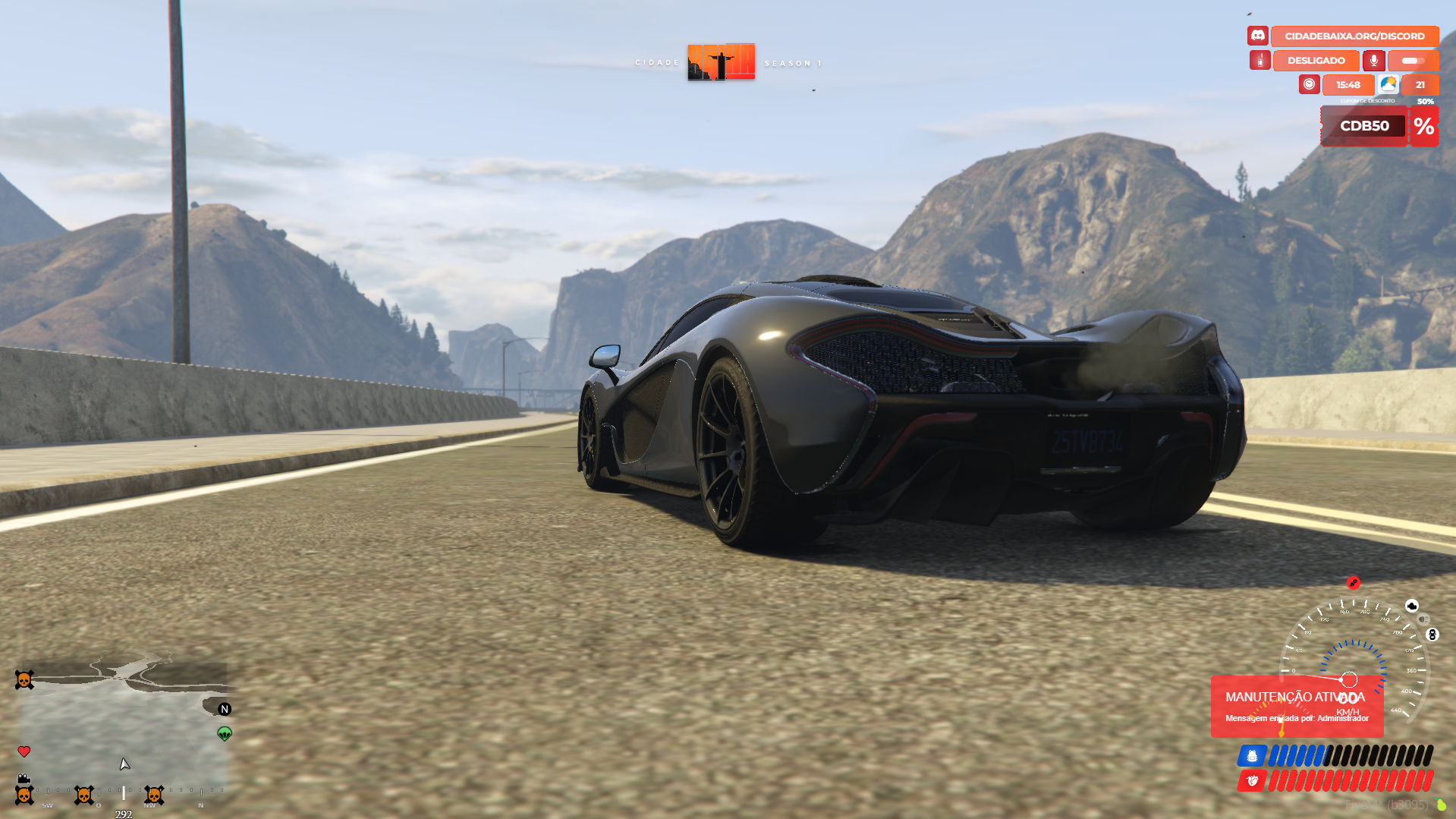Click the north N compass marker on minimap
The width and height of the screenshot is (1456, 819).
coord(225,709)
